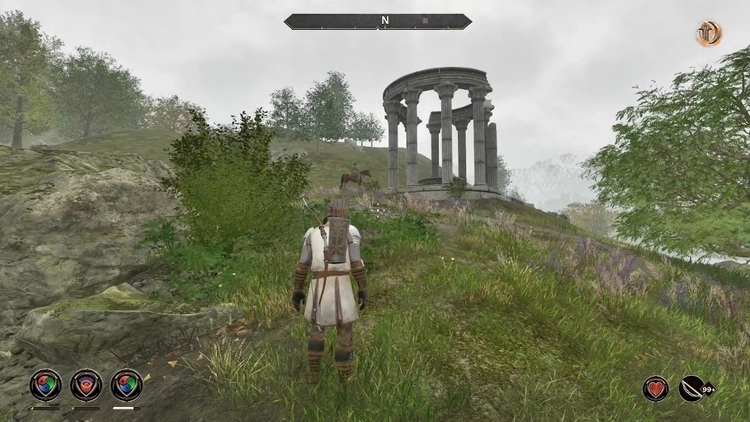Activate the red and purple shield ability
The height and width of the screenshot is (422, 750).
point(86,385)
